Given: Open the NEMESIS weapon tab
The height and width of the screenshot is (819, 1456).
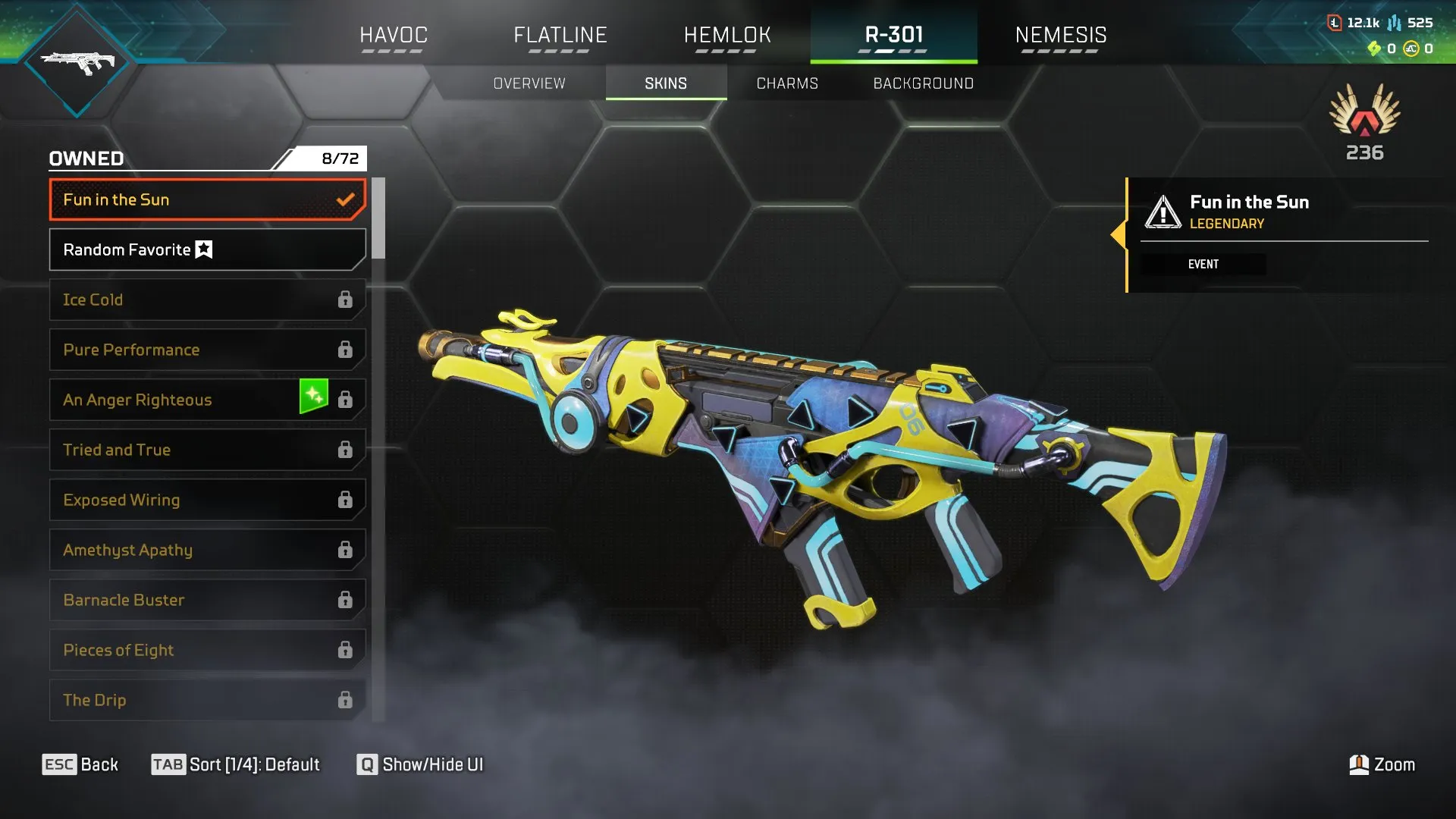Looking at the screenshot, I should pos(1062,35).
